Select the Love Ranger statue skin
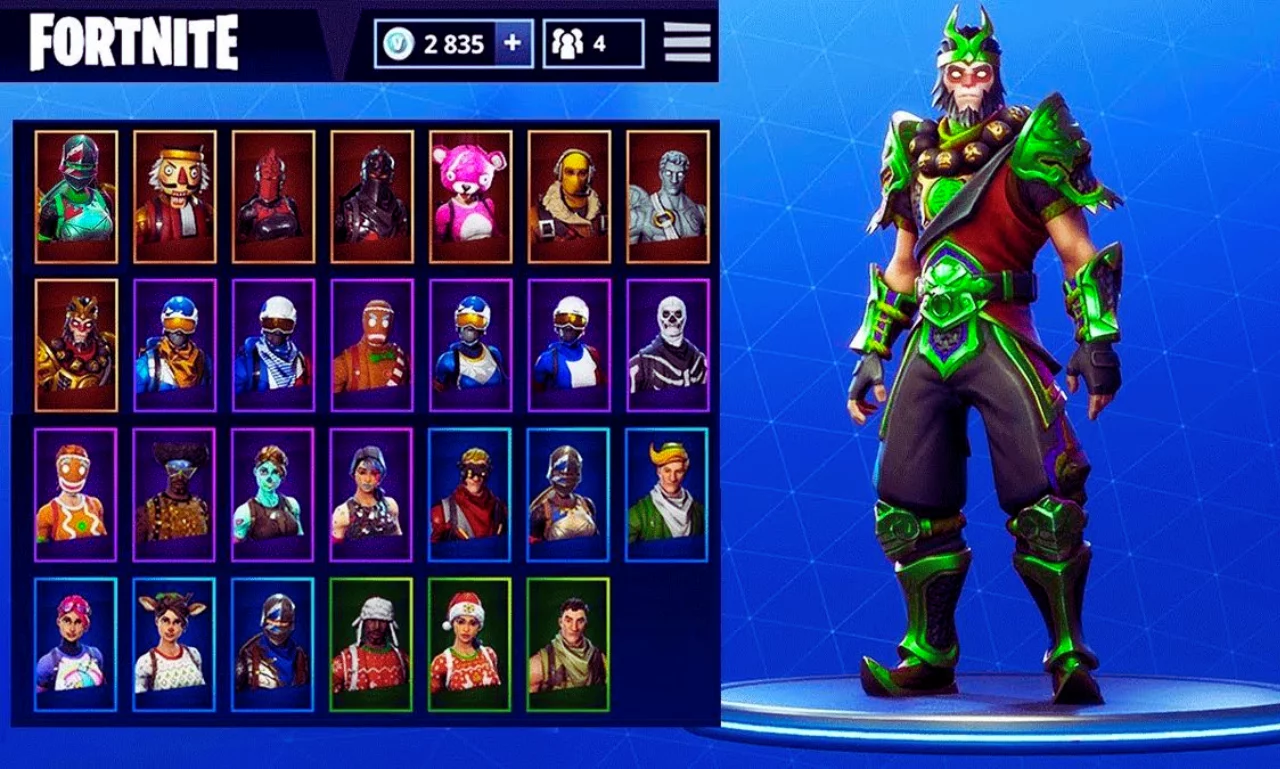1280x769 pixels. (668, 193)
